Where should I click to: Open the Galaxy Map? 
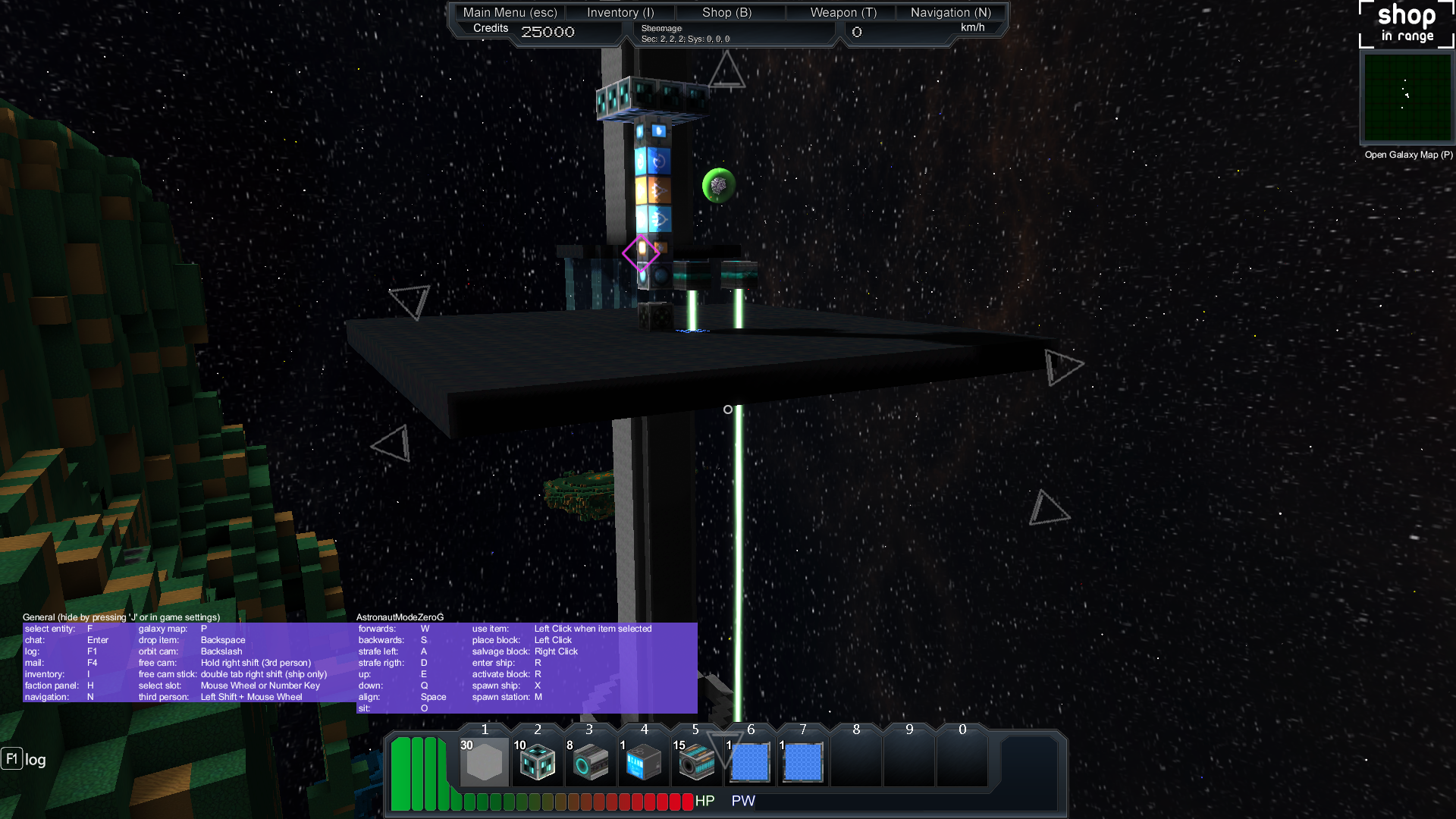[1408, 155]
